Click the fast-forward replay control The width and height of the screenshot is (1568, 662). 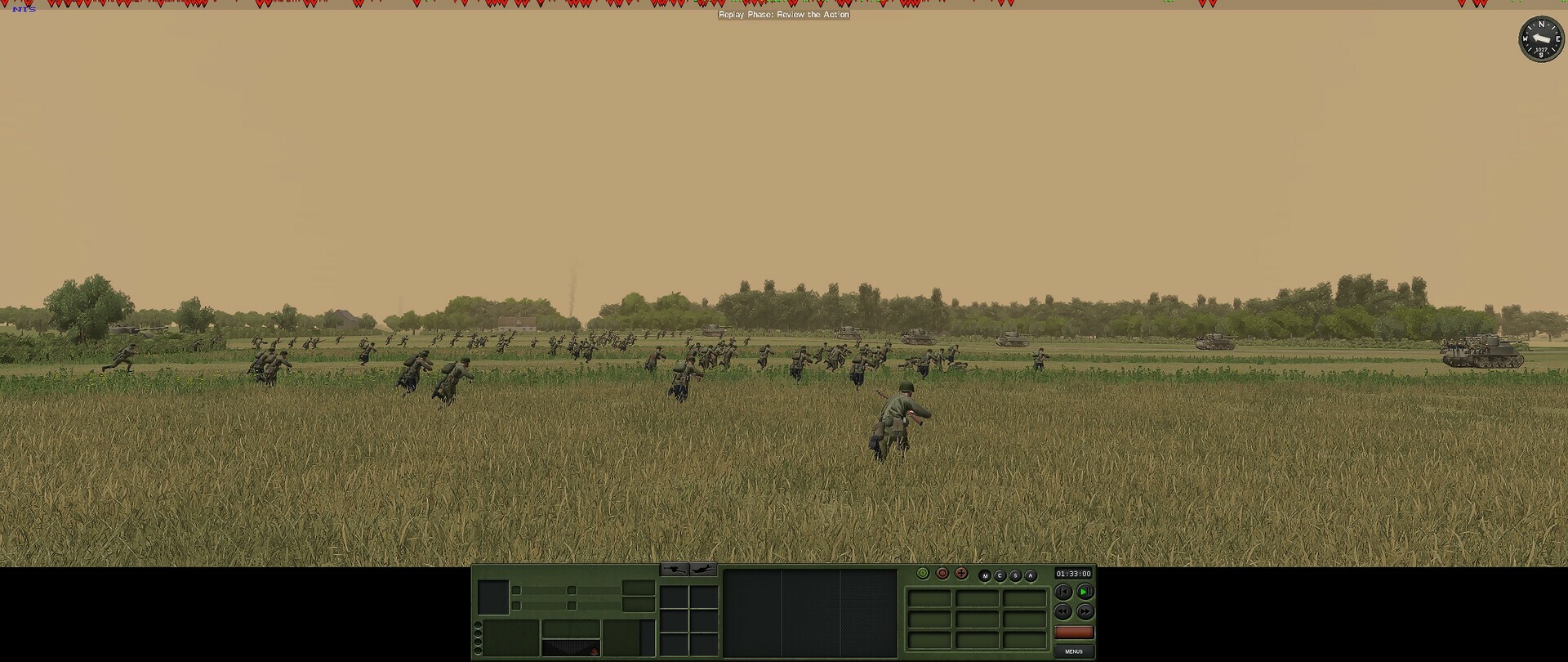point(1085,611)
